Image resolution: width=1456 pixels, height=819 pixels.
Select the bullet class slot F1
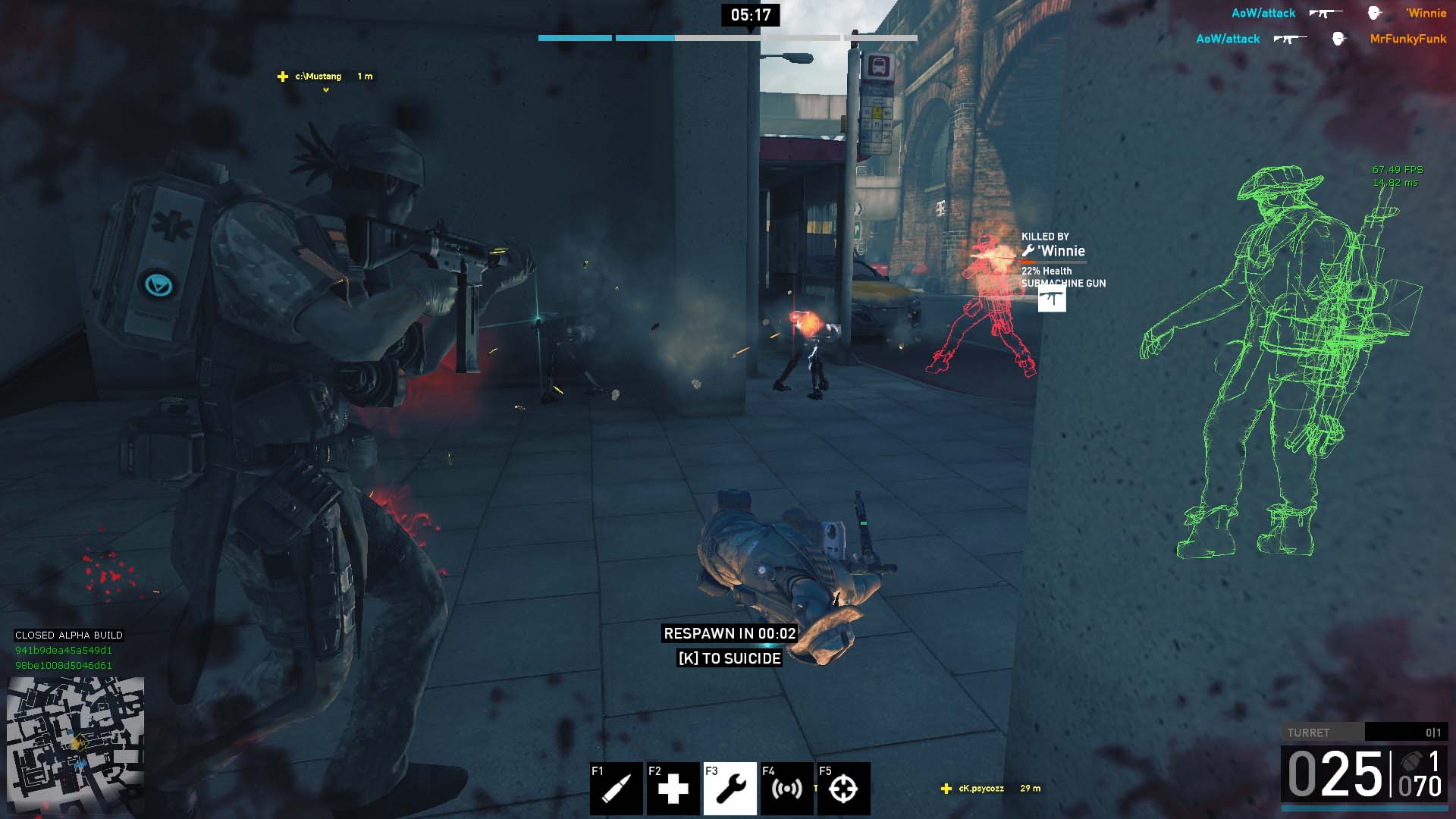point(616,788)
